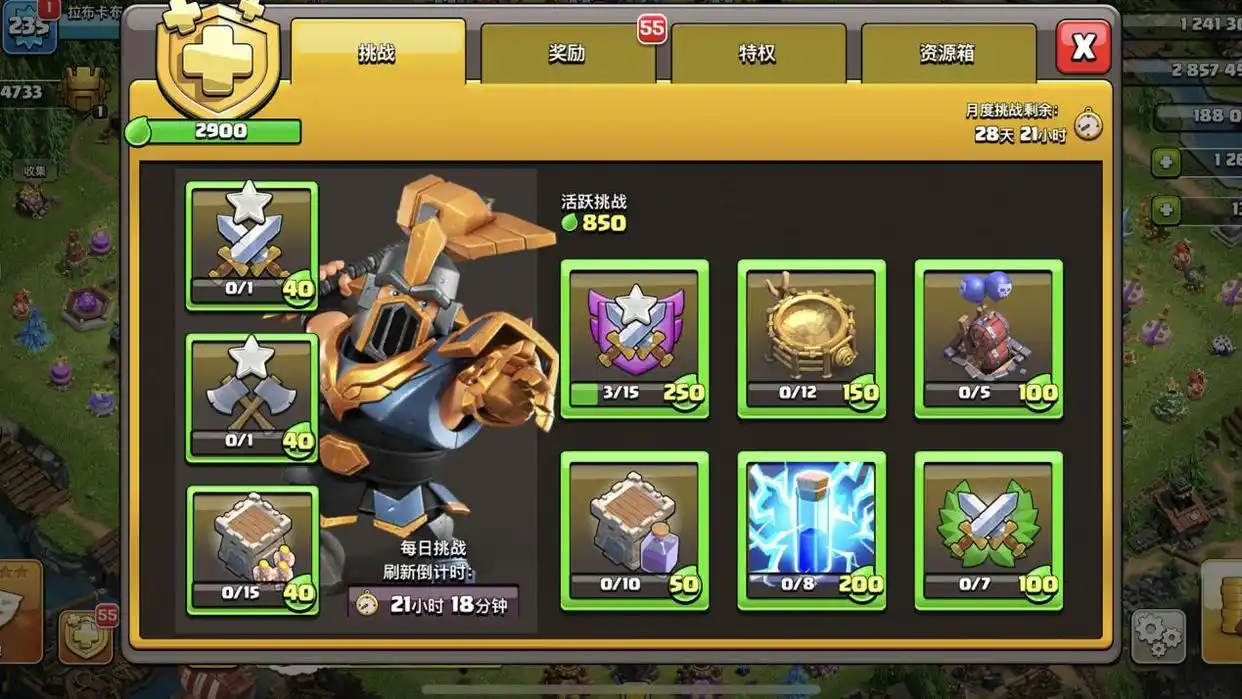Open the purple shield star challenge worth 250
The width and height of the screenshot is (1242, 699).
634,339
